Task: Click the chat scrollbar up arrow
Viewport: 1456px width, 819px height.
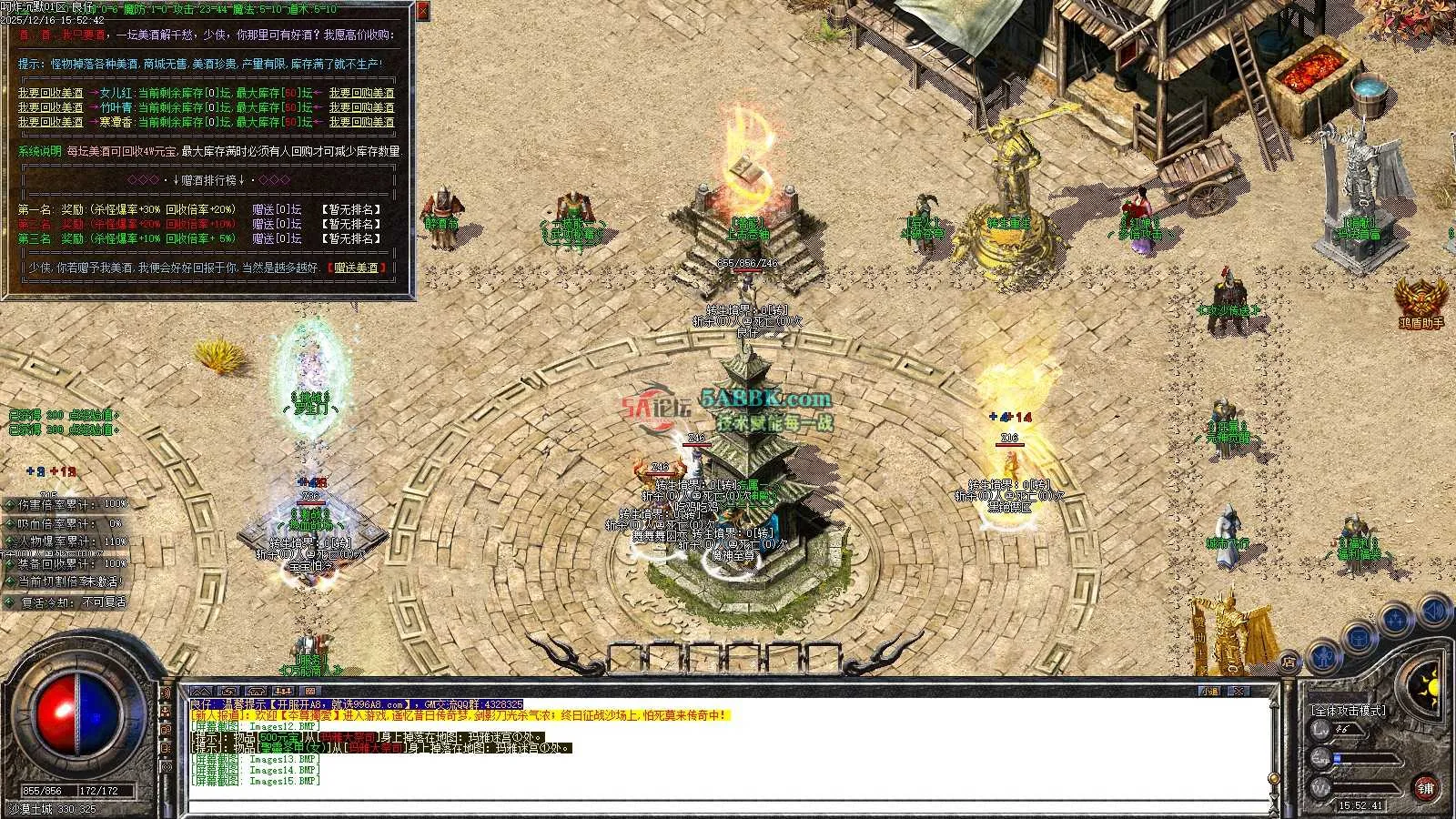Action: (x=1275, y=703)
